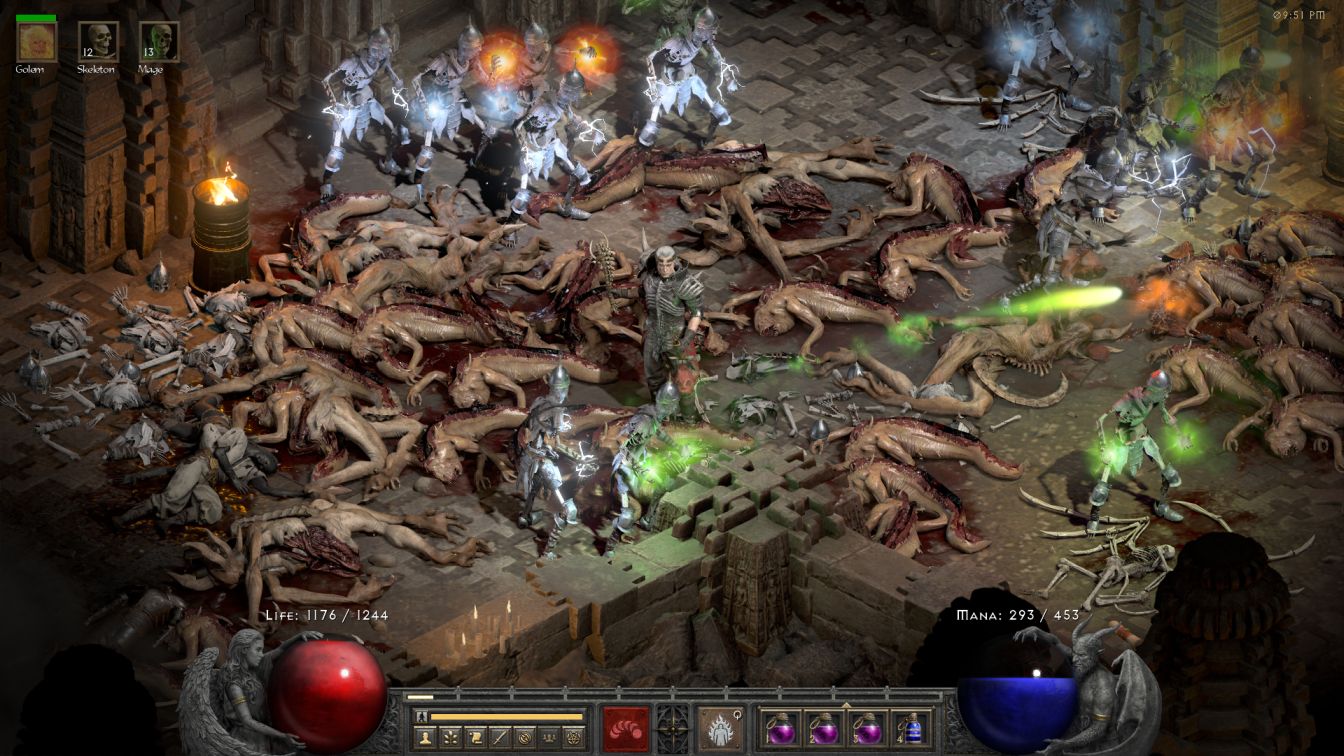The image size is (1344, 756).
Task: Select the red Teeth left skill
Action: point(626,727)
